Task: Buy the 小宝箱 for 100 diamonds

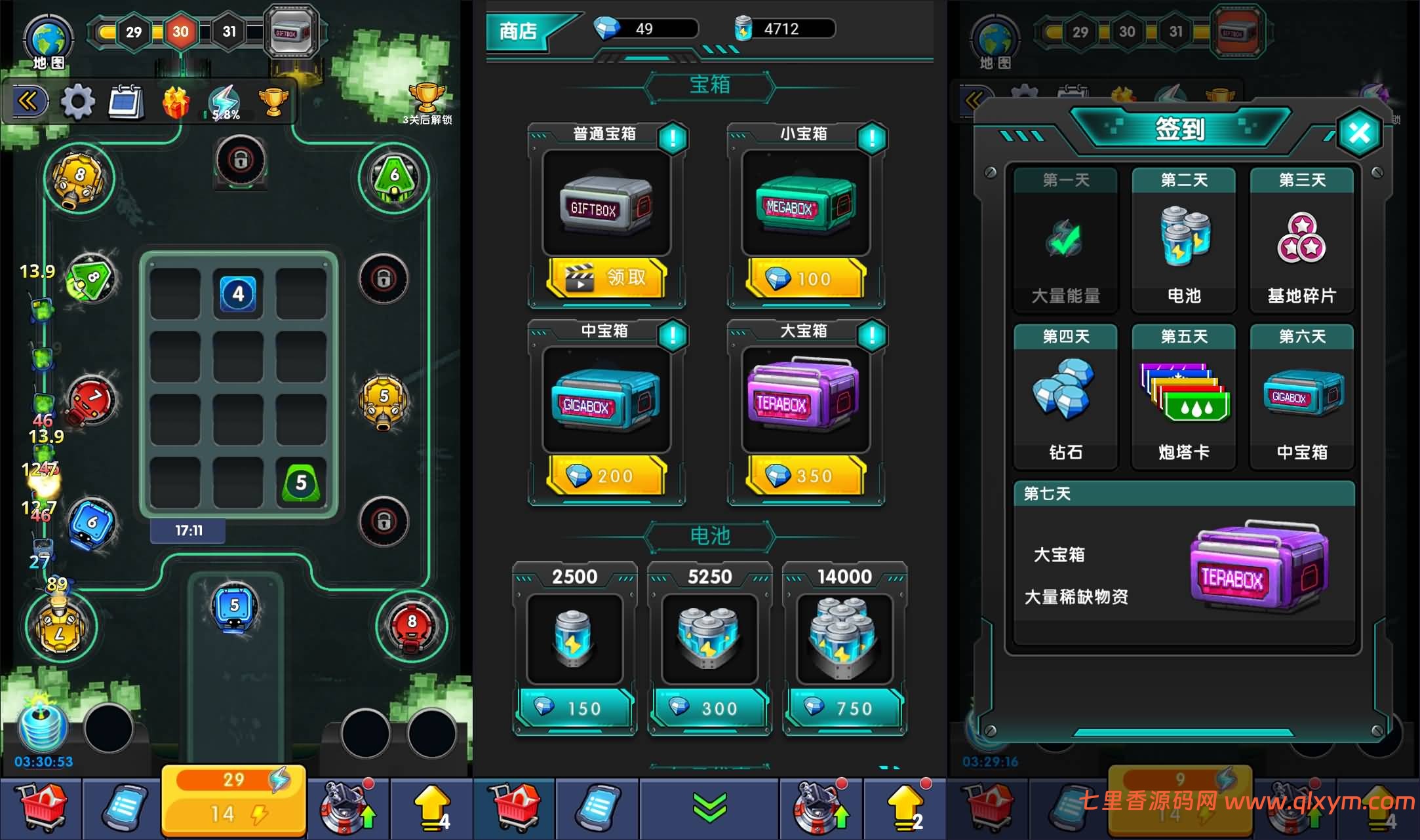Action: click(x=804, y=279)
